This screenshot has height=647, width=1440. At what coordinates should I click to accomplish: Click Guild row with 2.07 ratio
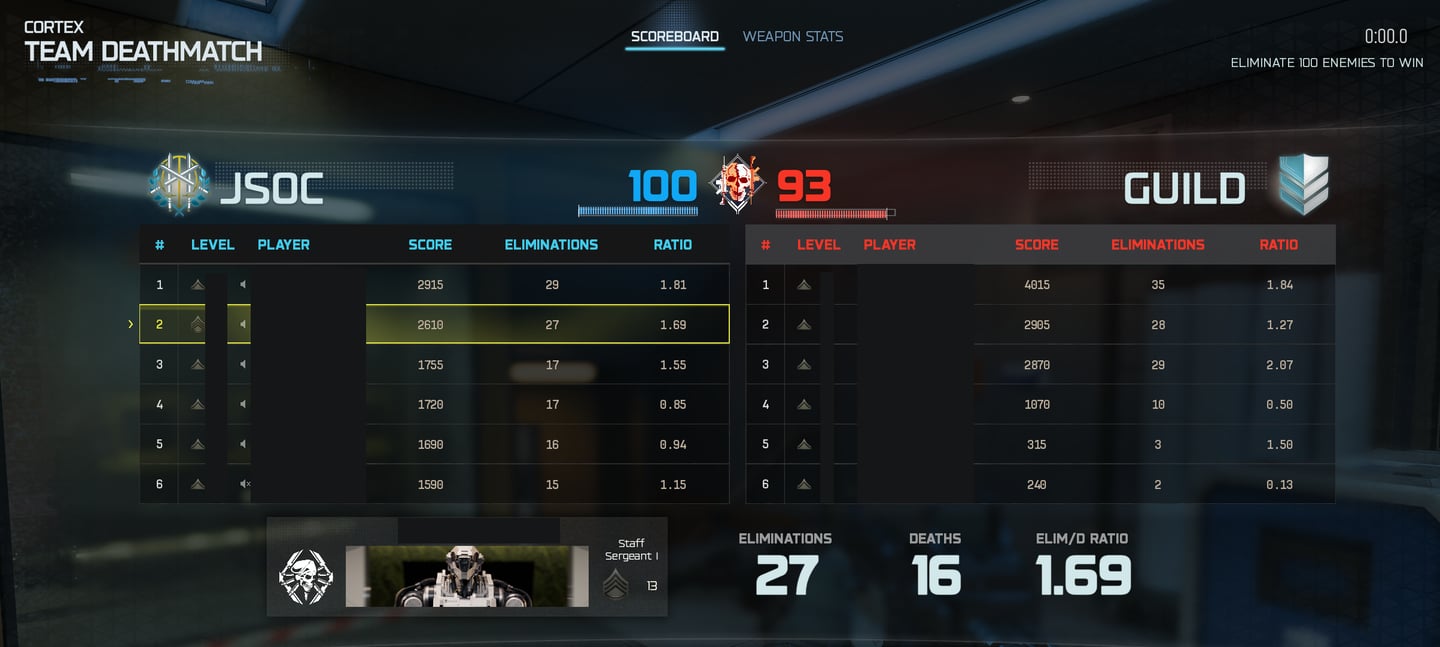[1040, 365]
